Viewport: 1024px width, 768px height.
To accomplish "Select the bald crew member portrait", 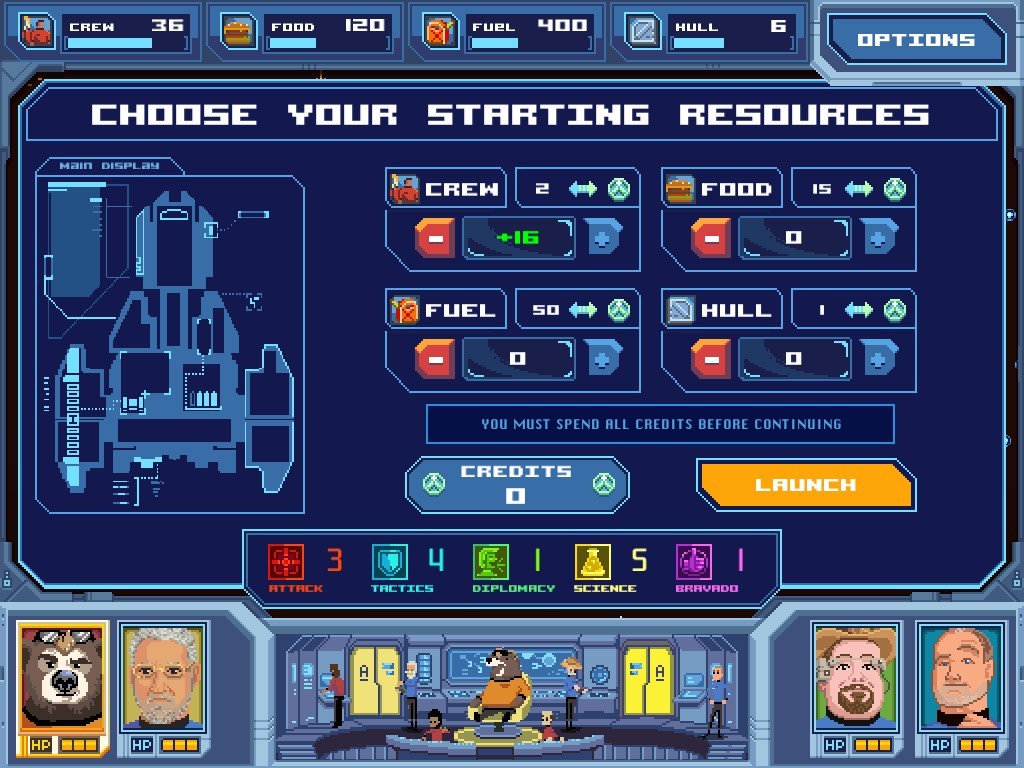I will pos(958,678).
